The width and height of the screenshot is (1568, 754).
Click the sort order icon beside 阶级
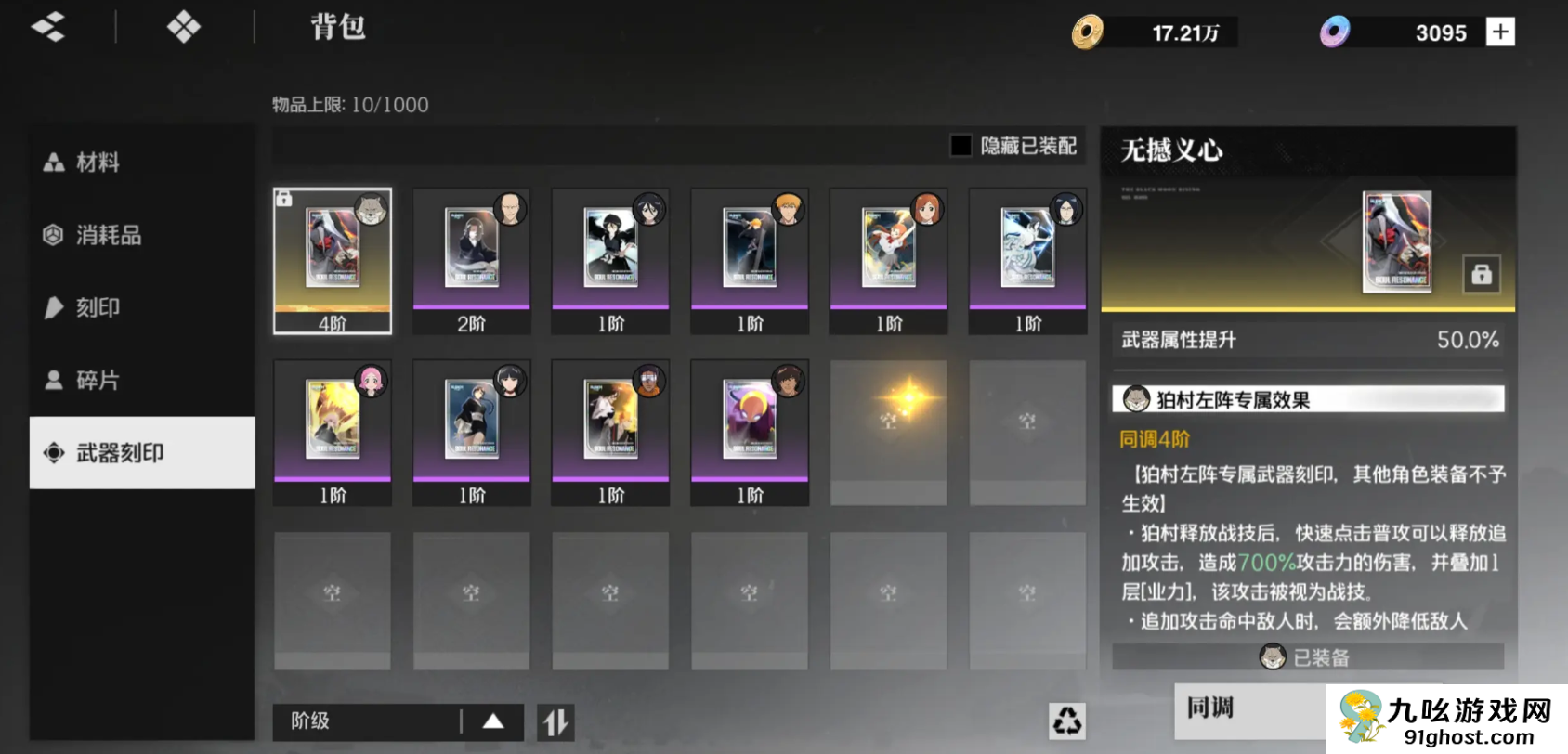(554, 721)
